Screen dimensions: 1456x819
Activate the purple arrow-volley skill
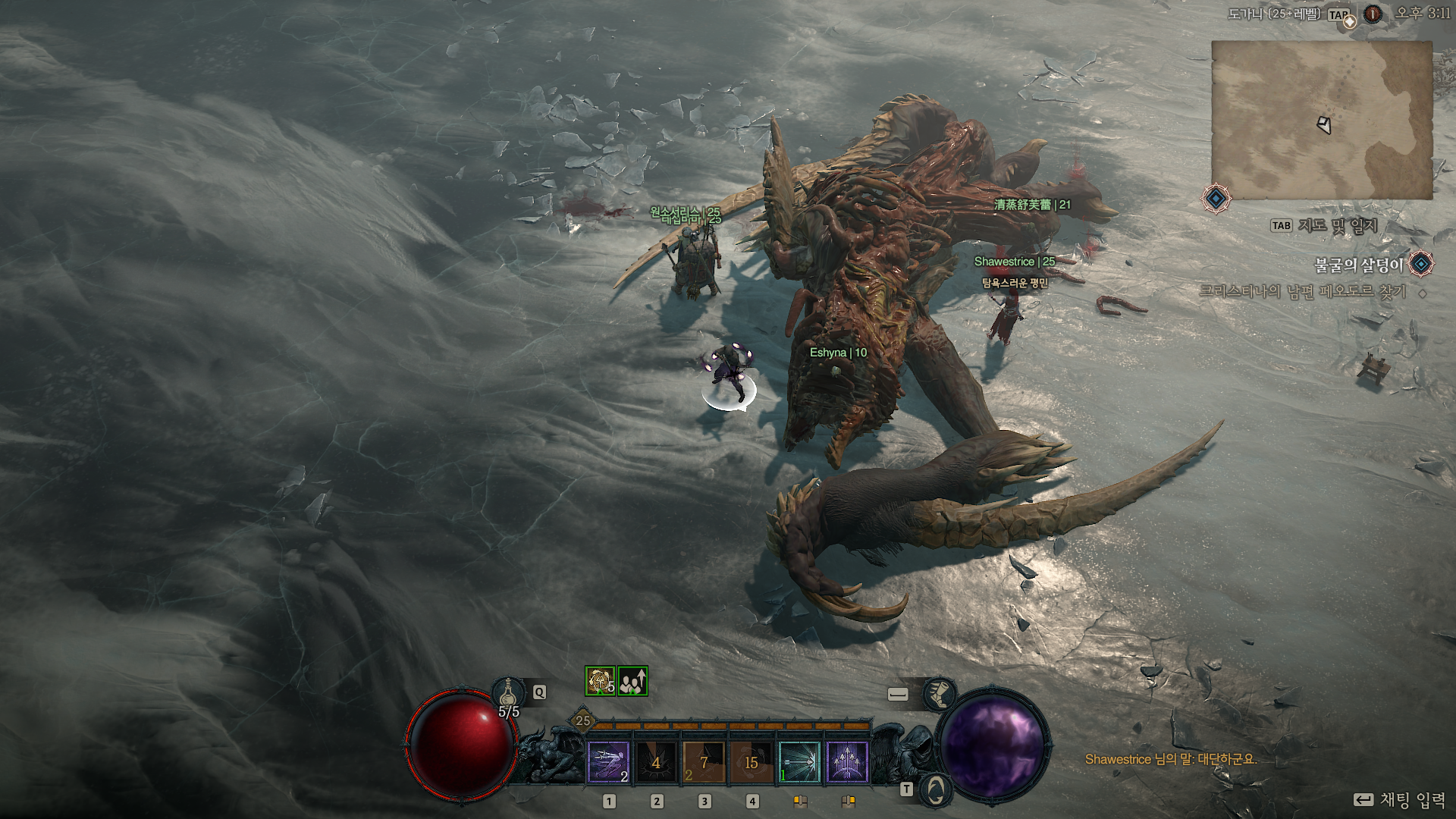point(847,761)
